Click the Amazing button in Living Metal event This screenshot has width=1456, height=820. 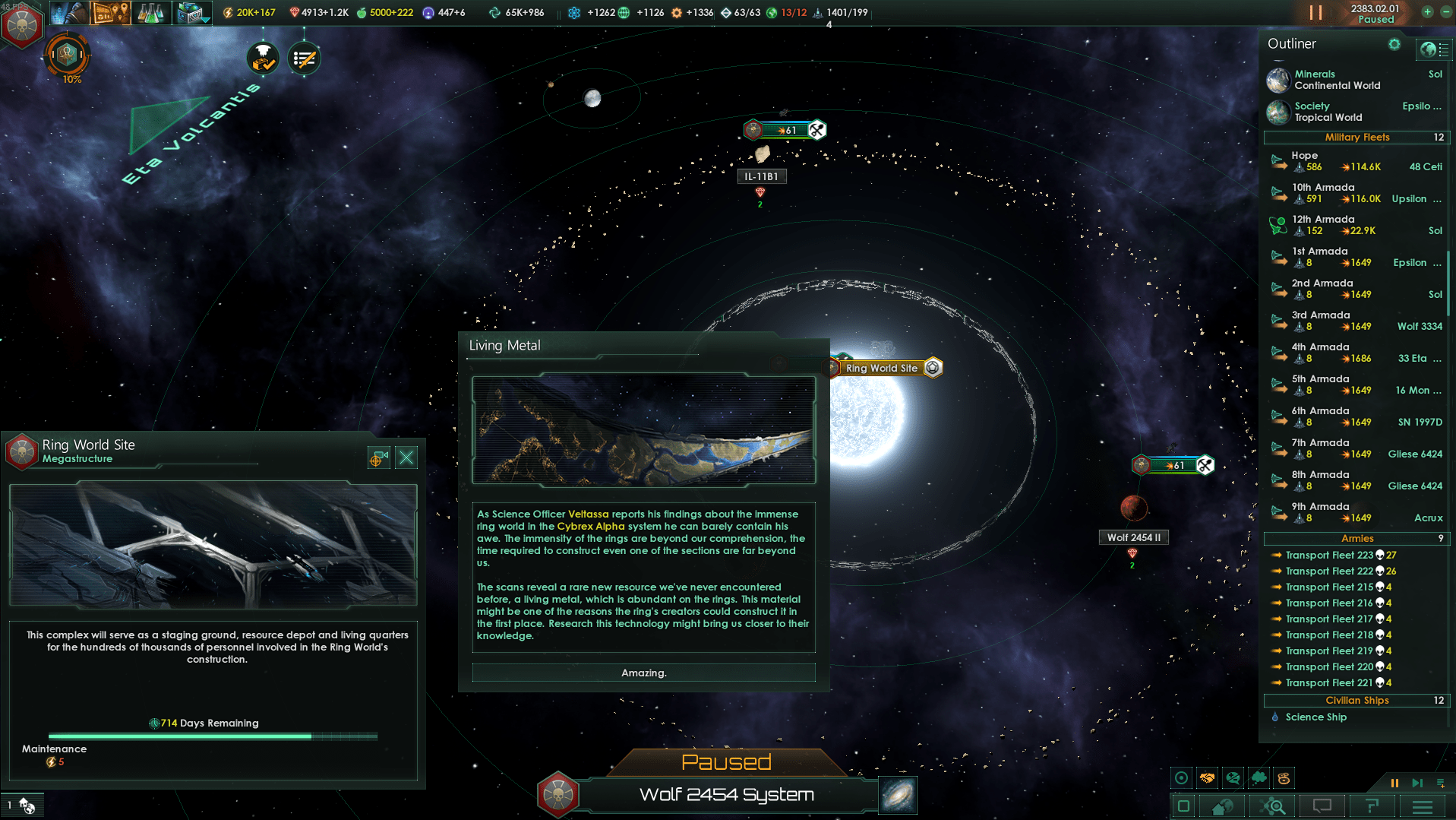point(643,673)
